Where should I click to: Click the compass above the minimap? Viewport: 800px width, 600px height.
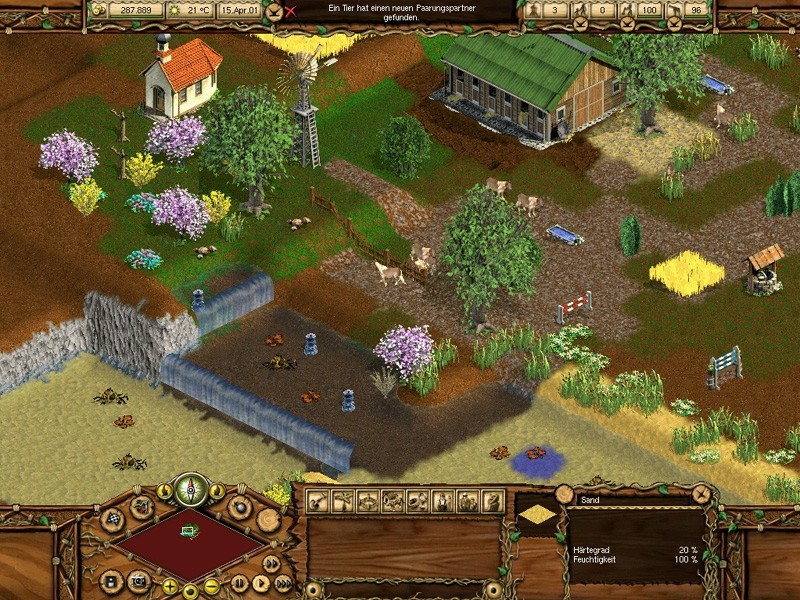[x=191, y=490]
